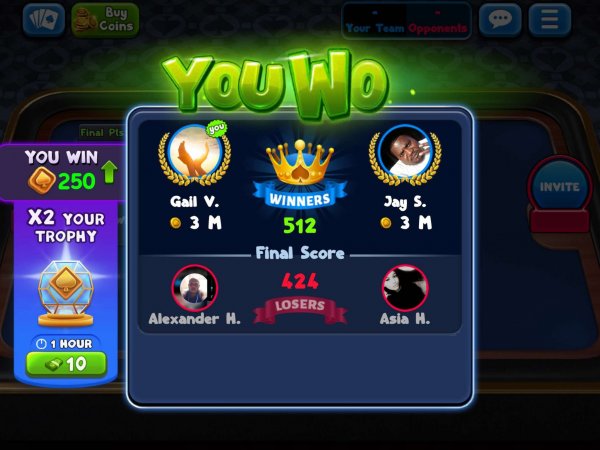Open the hamburger menu
The image size is (600, 450).
click(549, 19)
